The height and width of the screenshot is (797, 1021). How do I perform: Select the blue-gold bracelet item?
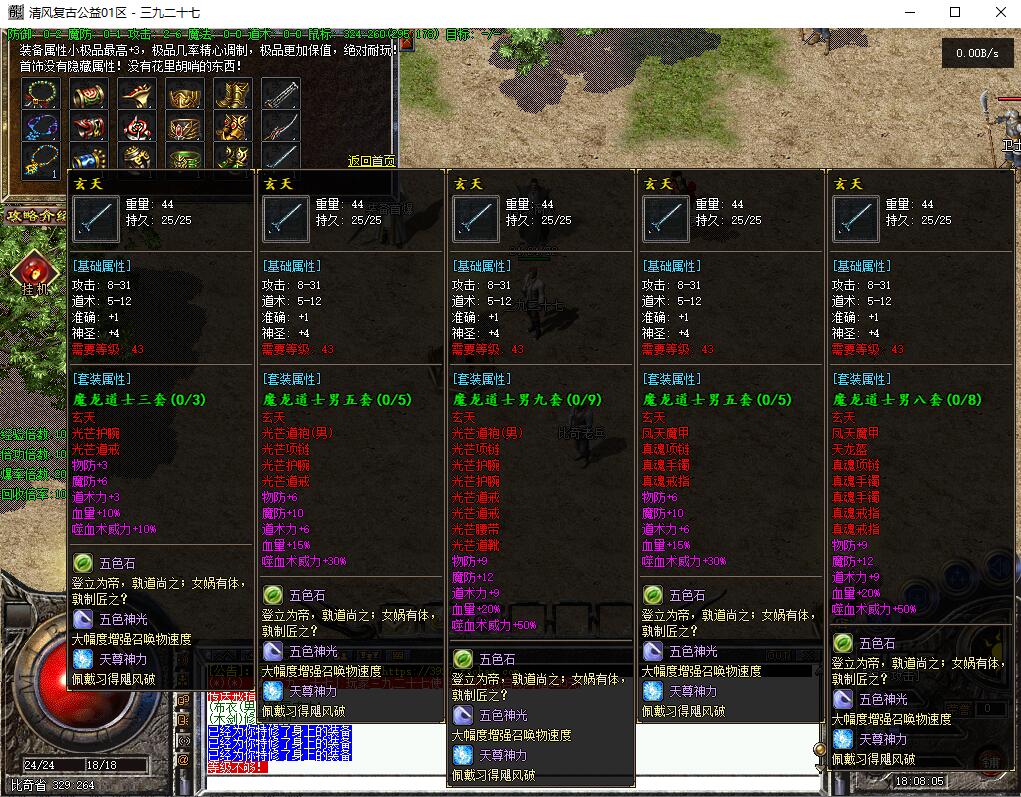(x=89, y=158)
